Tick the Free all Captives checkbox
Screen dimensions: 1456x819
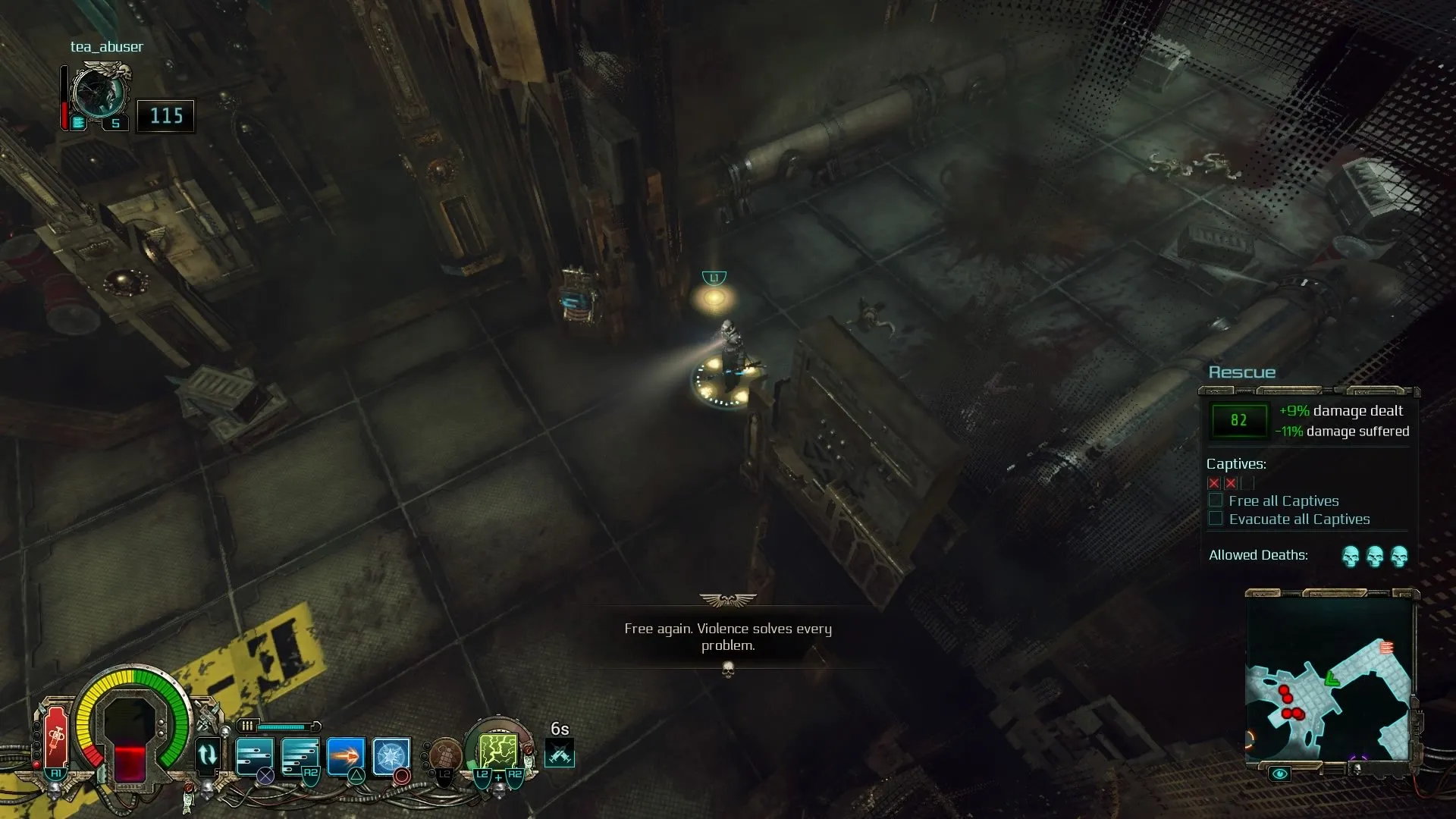(x=1216, y=500)
